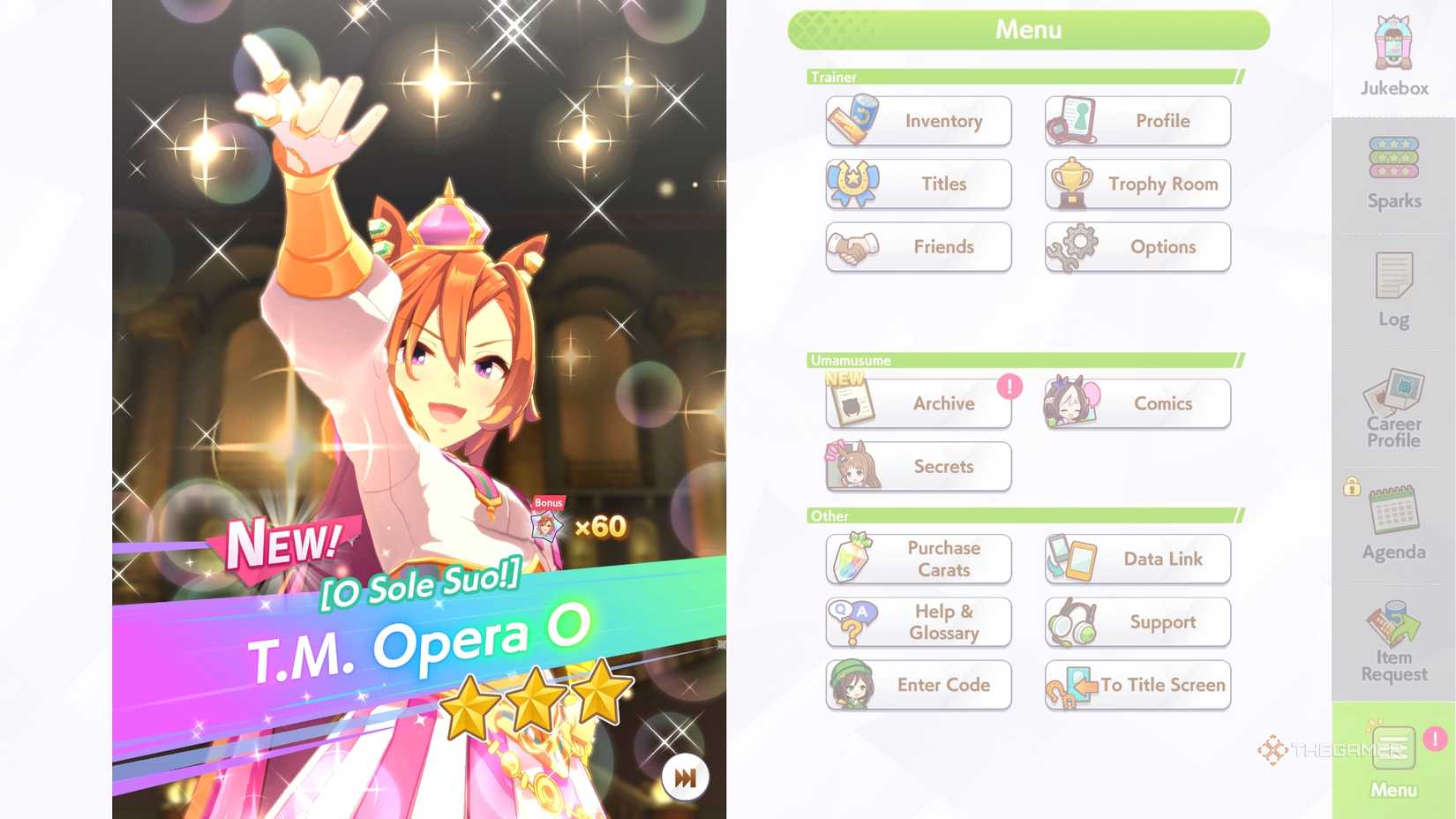
Task: Open the Enter Code screen
Action: (x=918, y=686)
